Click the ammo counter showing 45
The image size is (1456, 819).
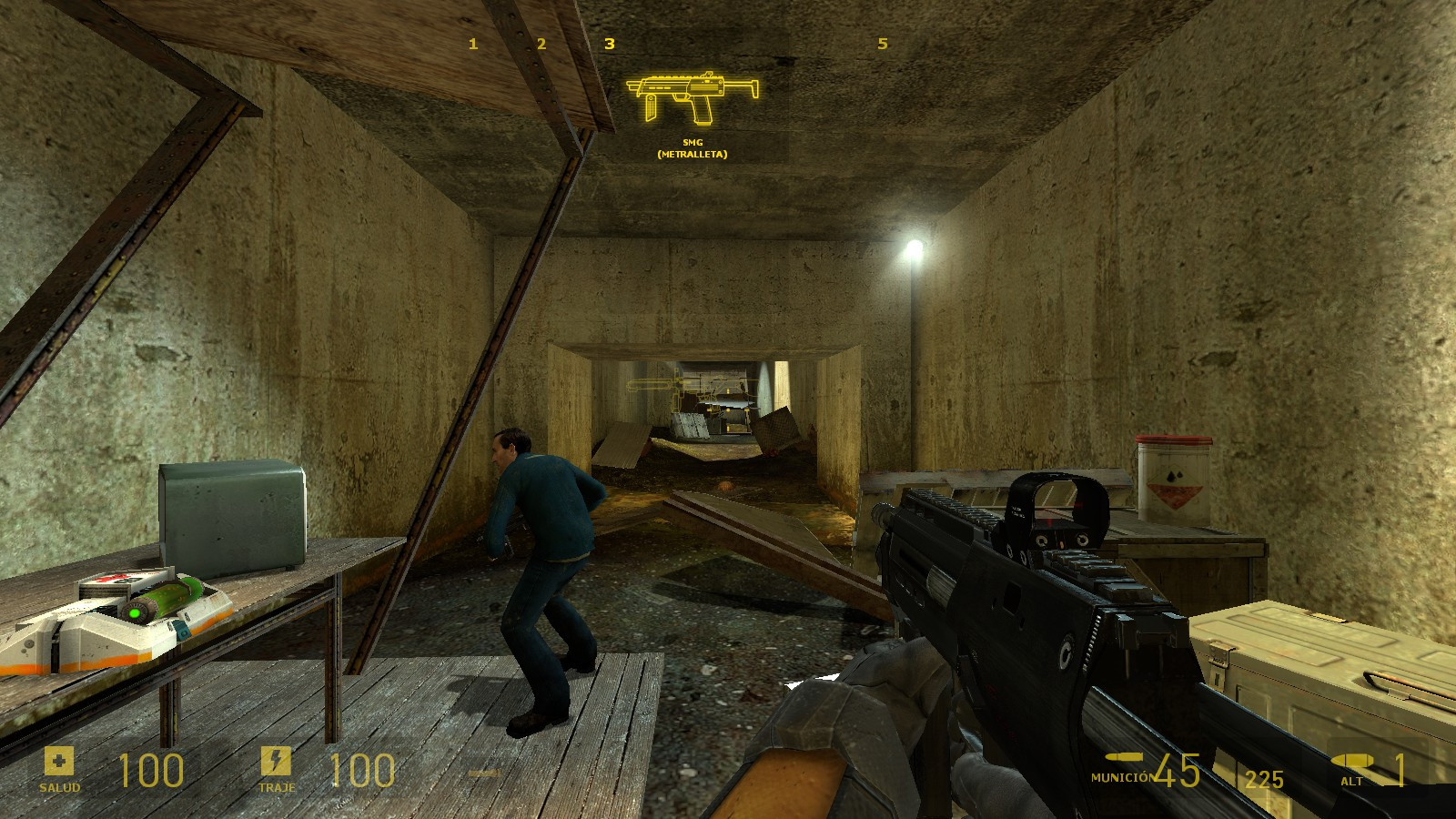(1178, 771)
